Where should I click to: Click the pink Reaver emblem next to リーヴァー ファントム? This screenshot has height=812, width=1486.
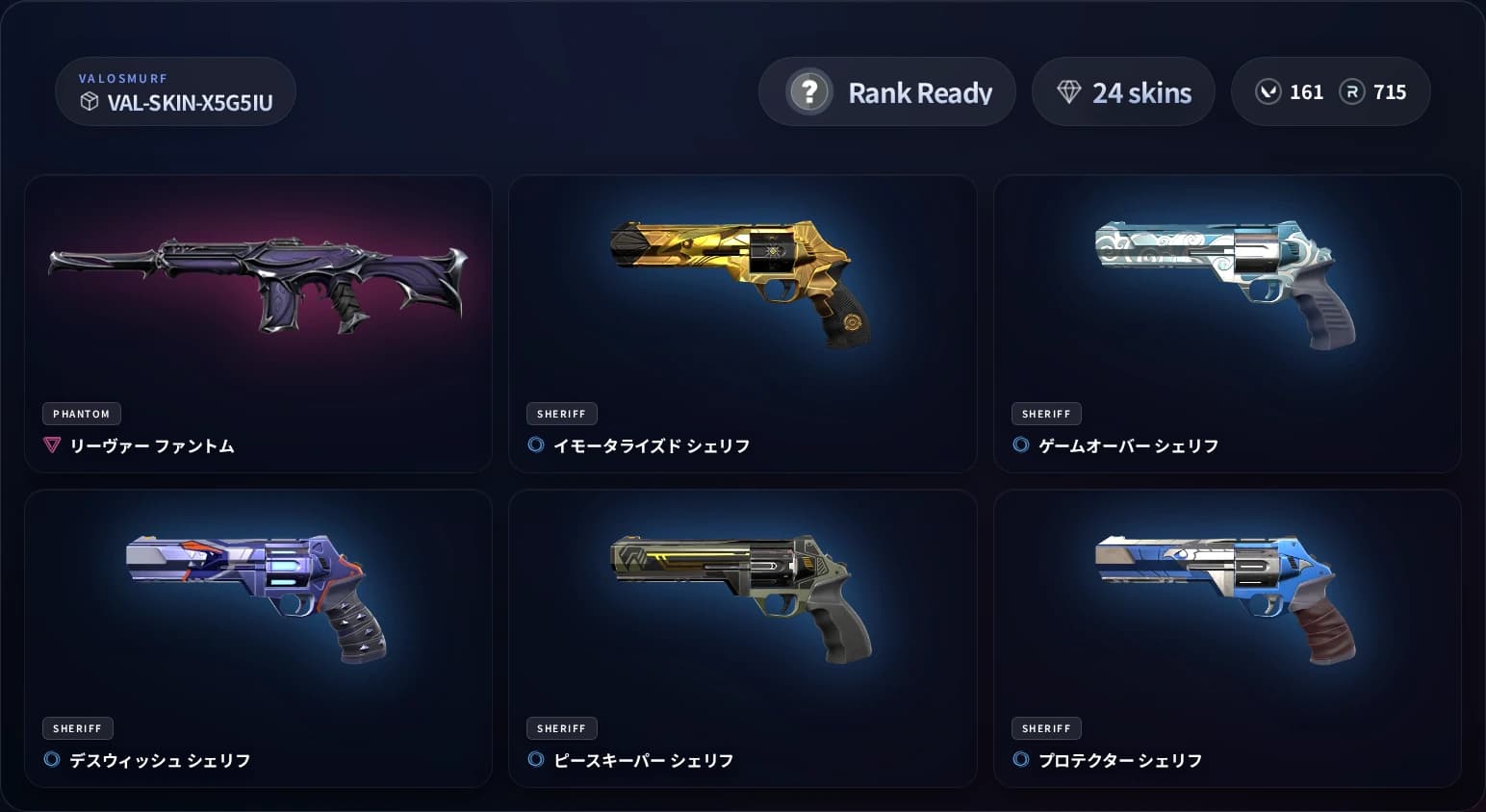point(53,445)
